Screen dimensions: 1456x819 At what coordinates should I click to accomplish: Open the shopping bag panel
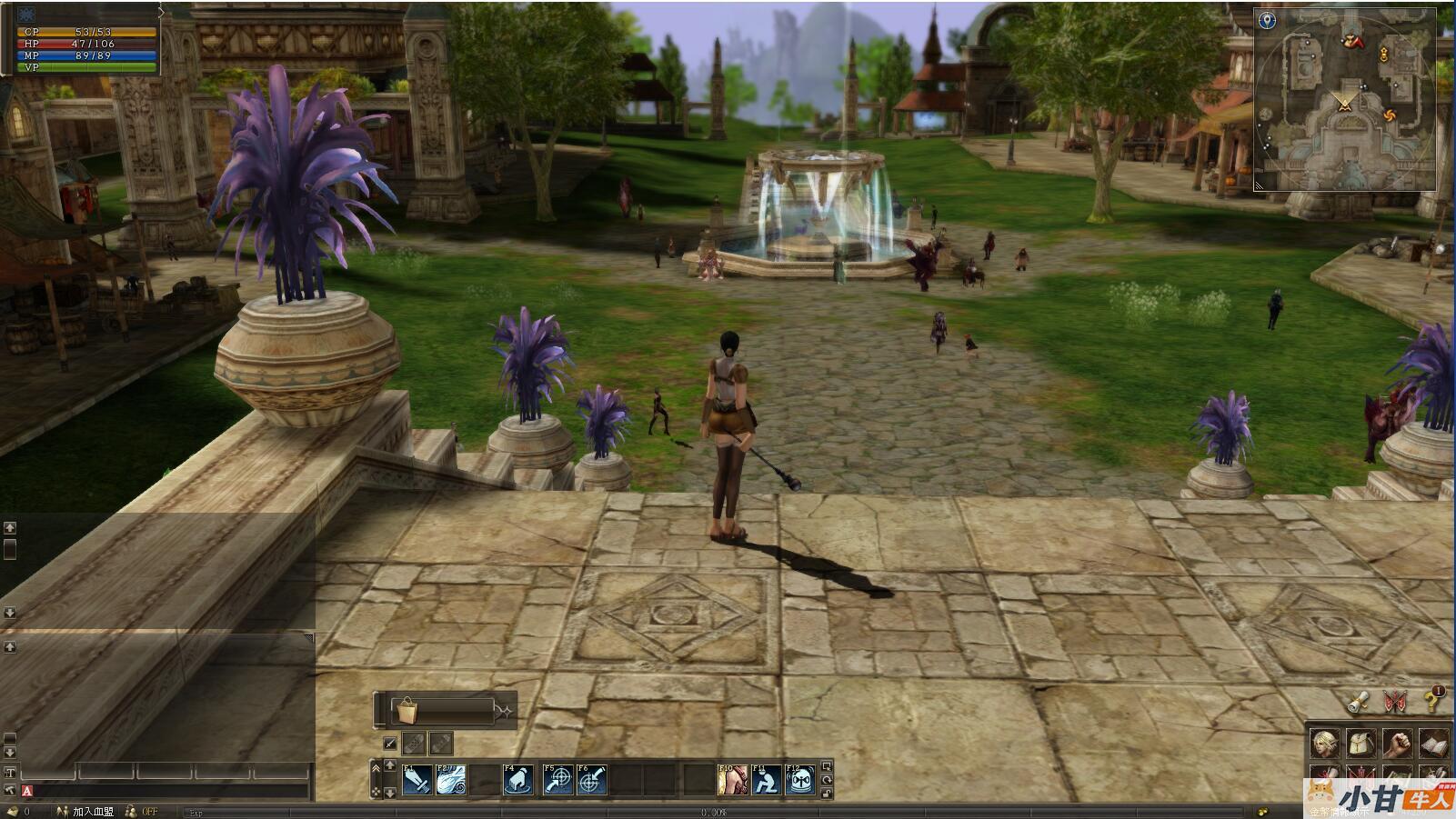point(404,710)
